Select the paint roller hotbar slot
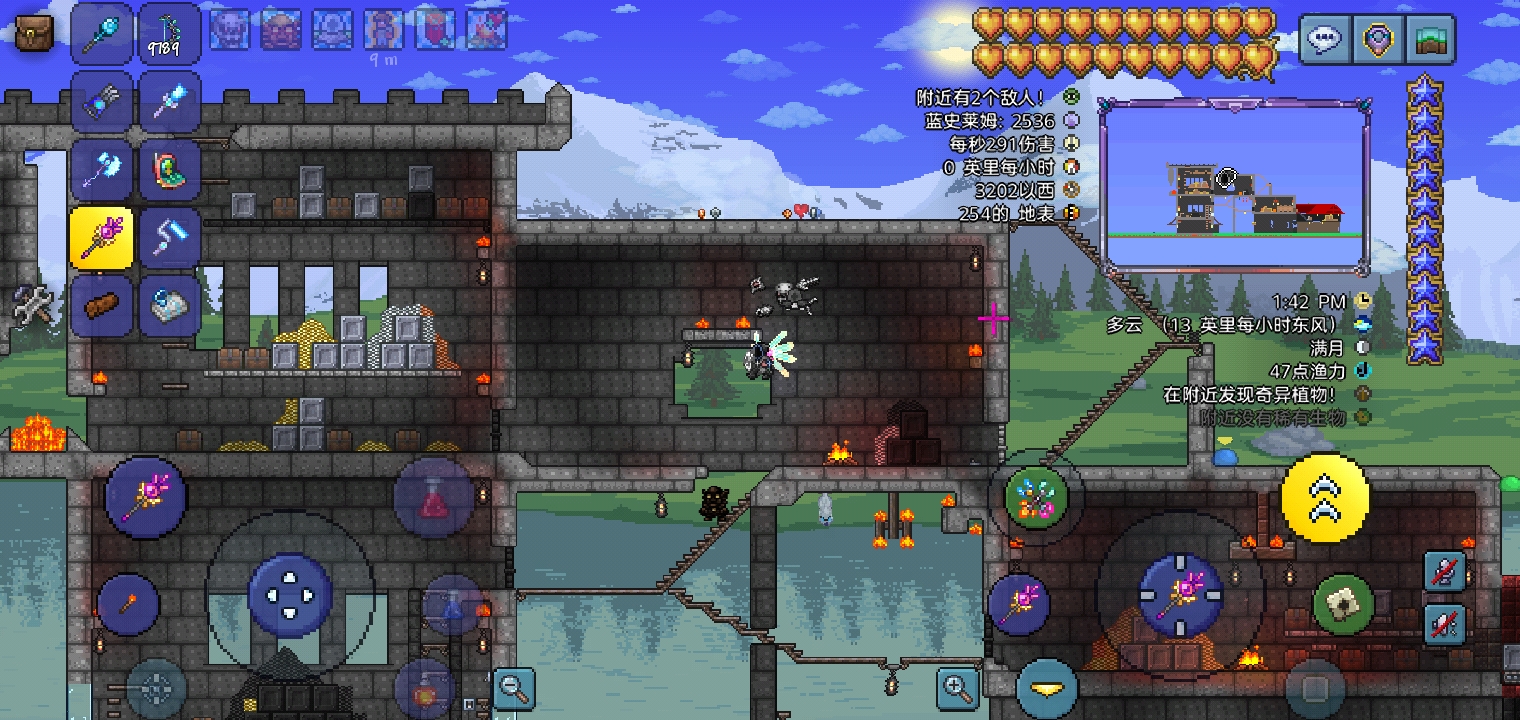The image size is (1520, 720). tap(169, 238)
